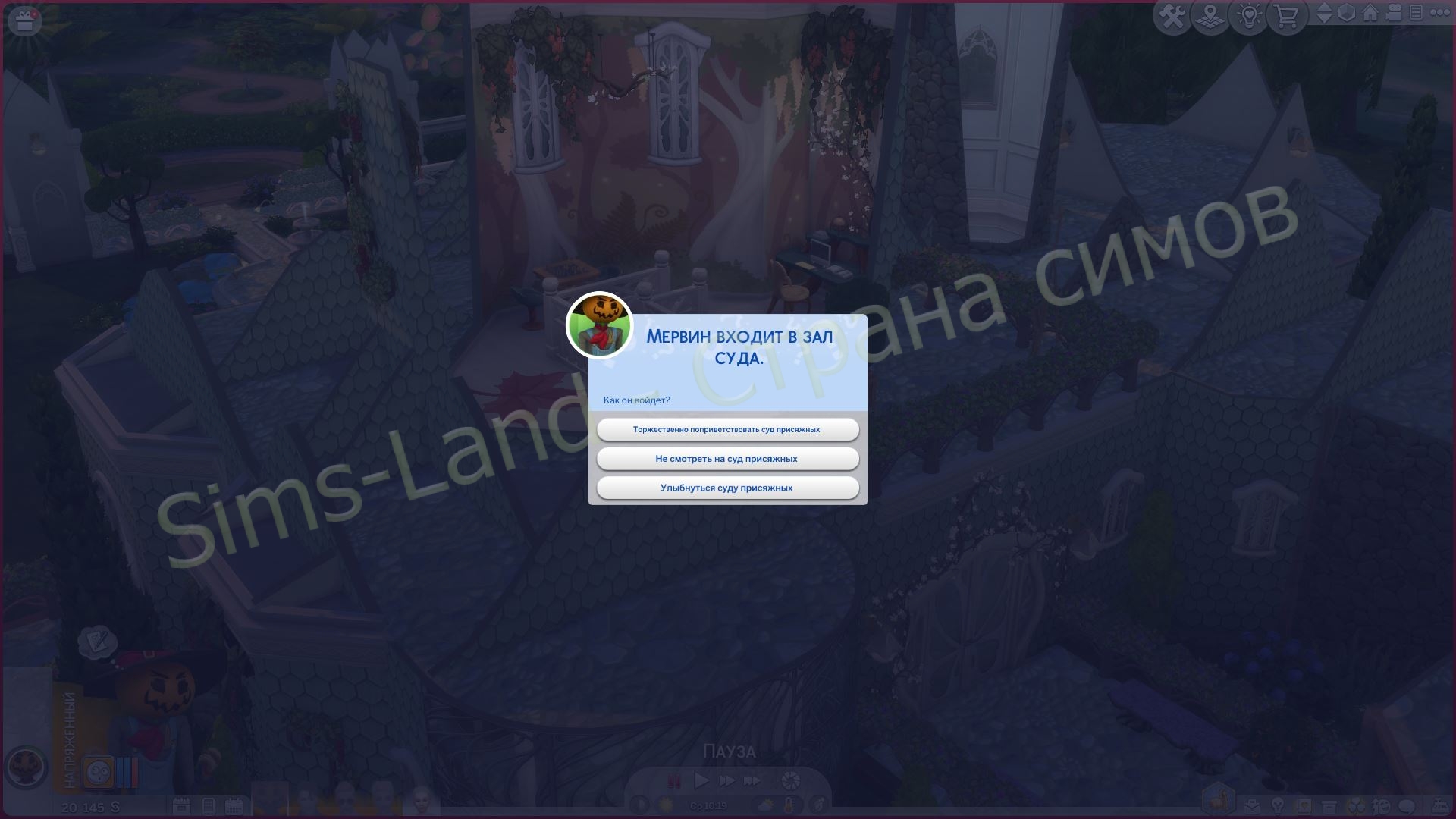Switch to map view using the location pin icon
The width and height of the screenshot is (1456, 819).
[1210, 15]
